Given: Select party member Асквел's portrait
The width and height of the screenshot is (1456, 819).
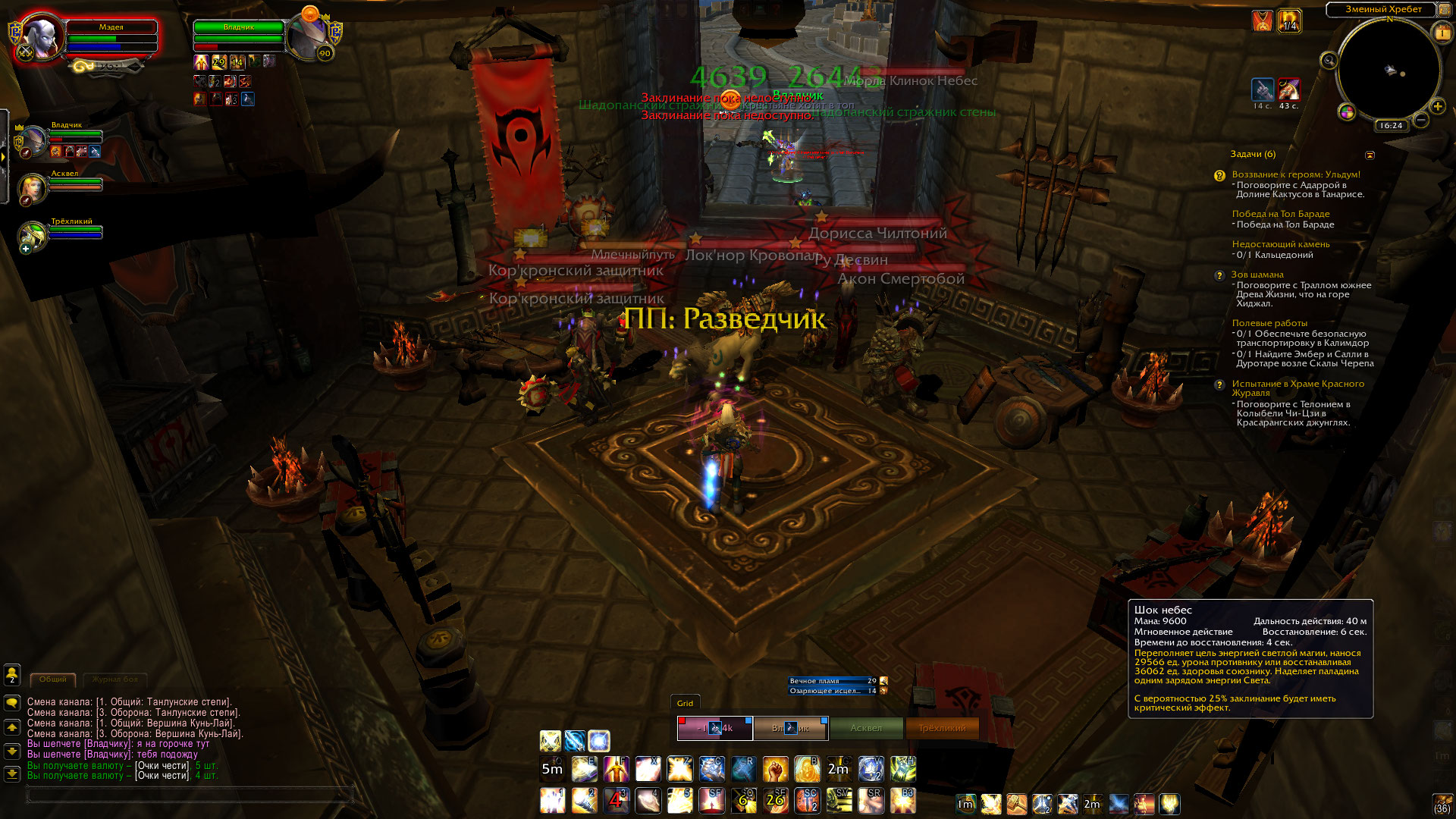Looking at the screenshot, I should coord(33,188).
